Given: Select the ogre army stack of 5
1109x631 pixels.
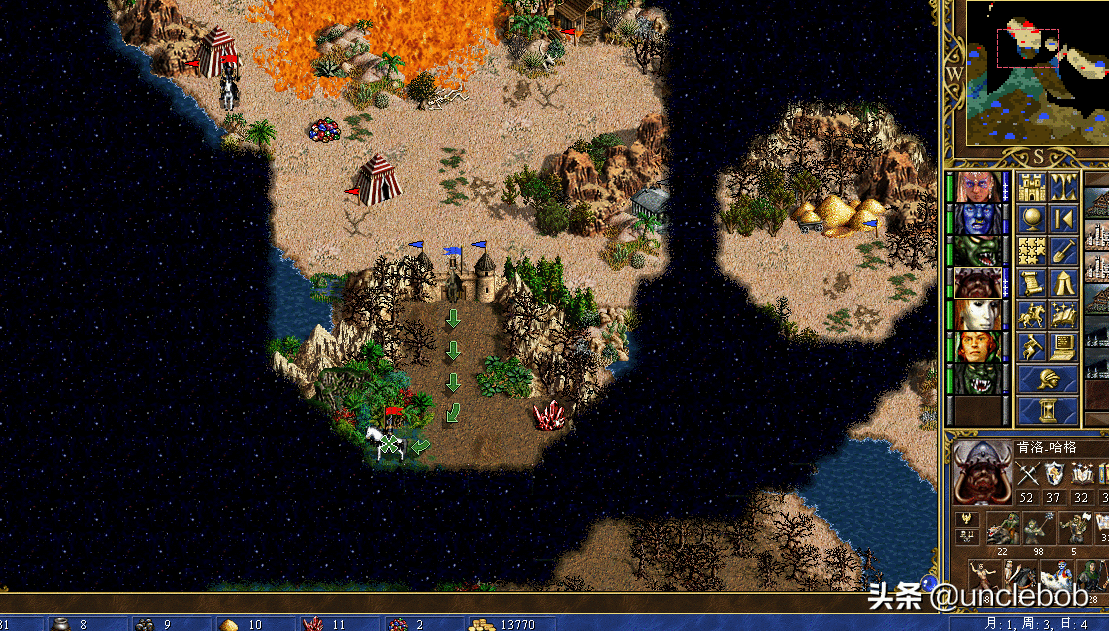Looking at the screenshot, I should [1074, 529].
